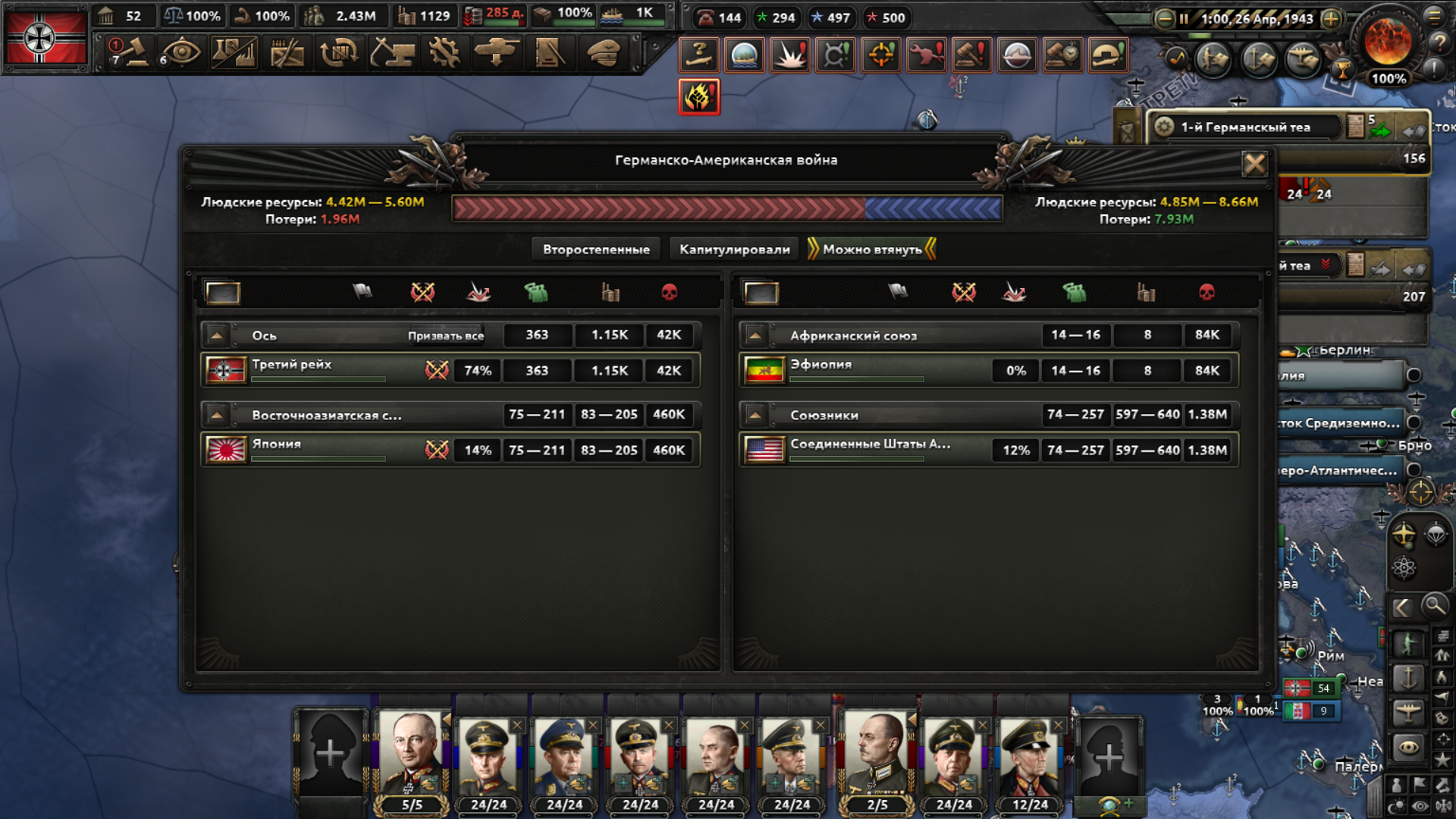
Task: Open the research flask screen
Action: (235, 53)
